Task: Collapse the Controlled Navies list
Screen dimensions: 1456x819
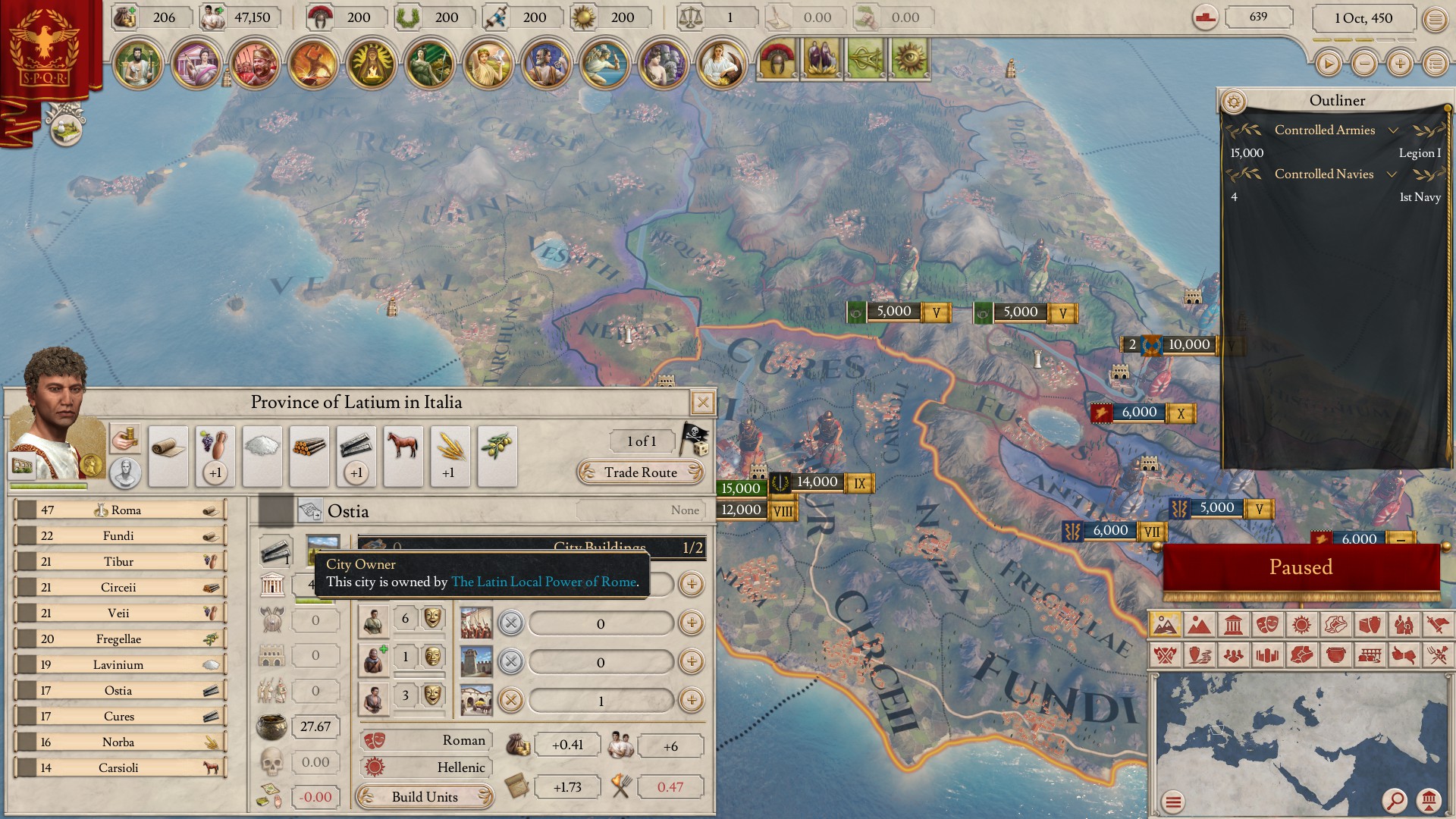Action: 1393,174
